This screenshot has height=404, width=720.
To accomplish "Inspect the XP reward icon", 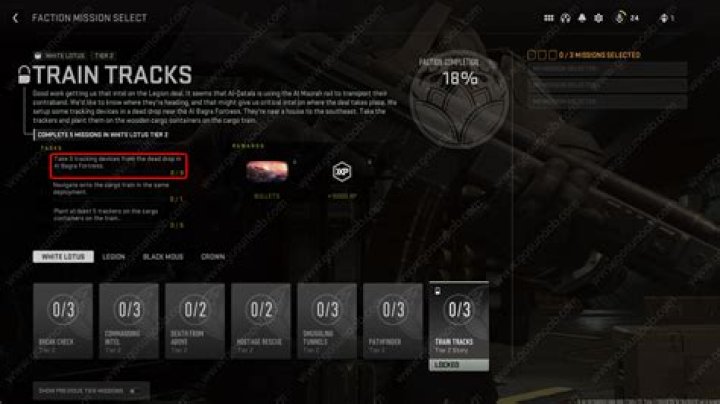I will [x=342, y=172].
